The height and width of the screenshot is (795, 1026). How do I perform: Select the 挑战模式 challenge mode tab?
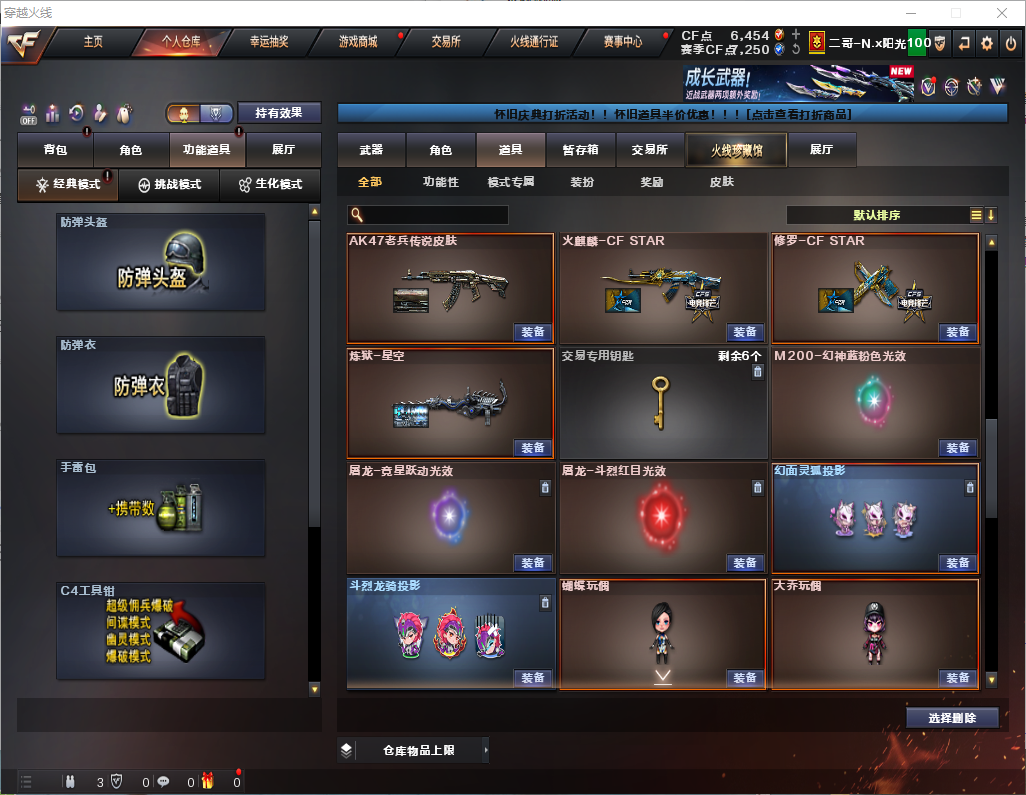[x=170, y=185]
